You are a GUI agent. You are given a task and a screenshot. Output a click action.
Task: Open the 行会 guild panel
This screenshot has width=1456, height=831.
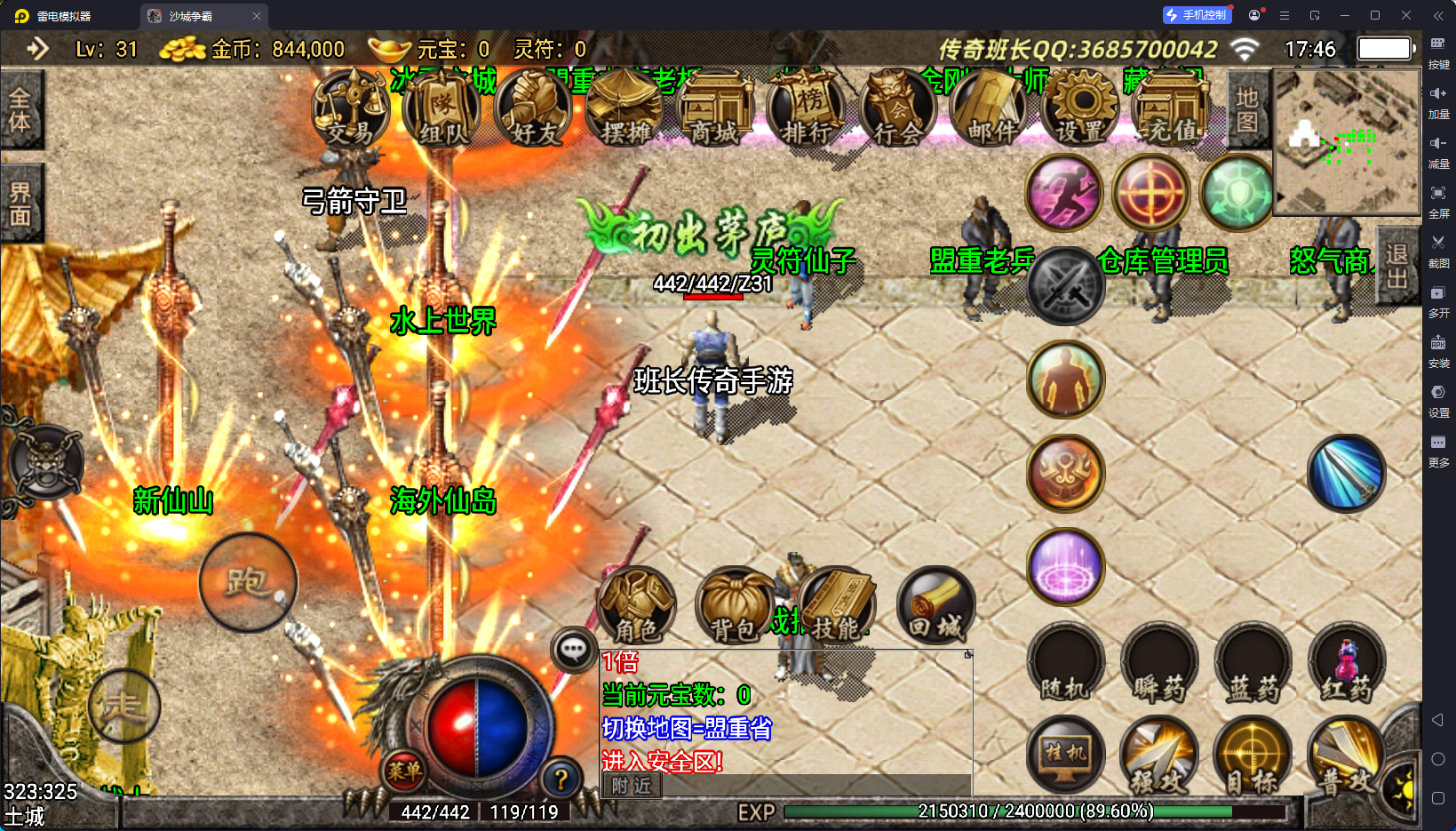pyautogui.click(x=898, y=110)
